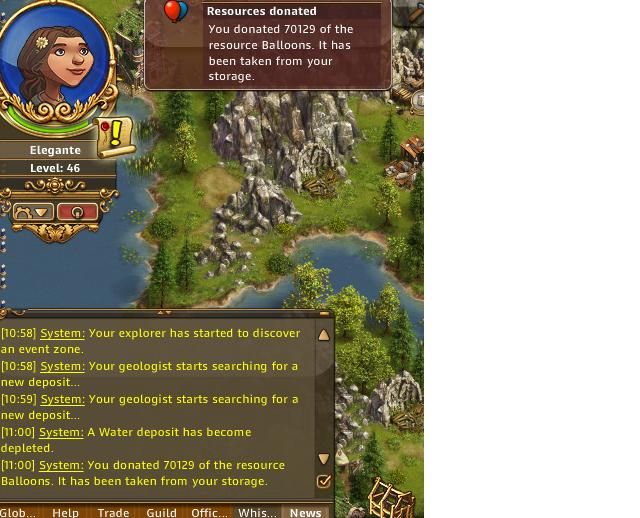This screenshot has height=518, width=640.
Task: Minimize the chat window
Action: pos(324,314)
